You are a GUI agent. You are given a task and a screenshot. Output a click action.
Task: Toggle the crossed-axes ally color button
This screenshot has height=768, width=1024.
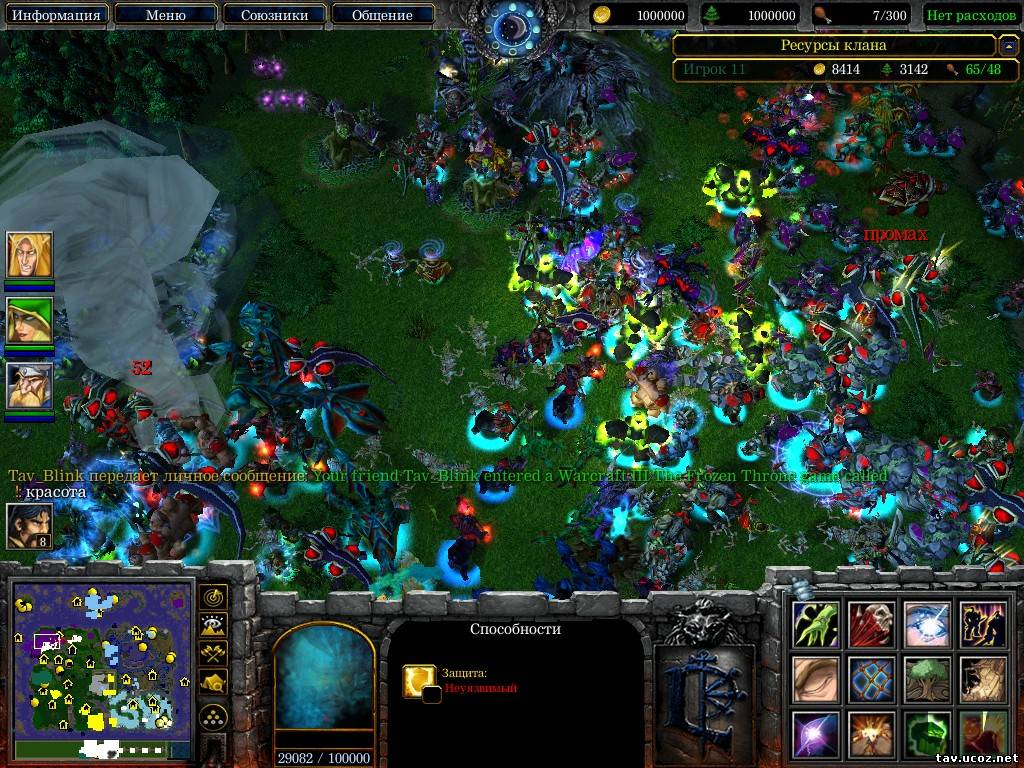(x=213, y=653)
